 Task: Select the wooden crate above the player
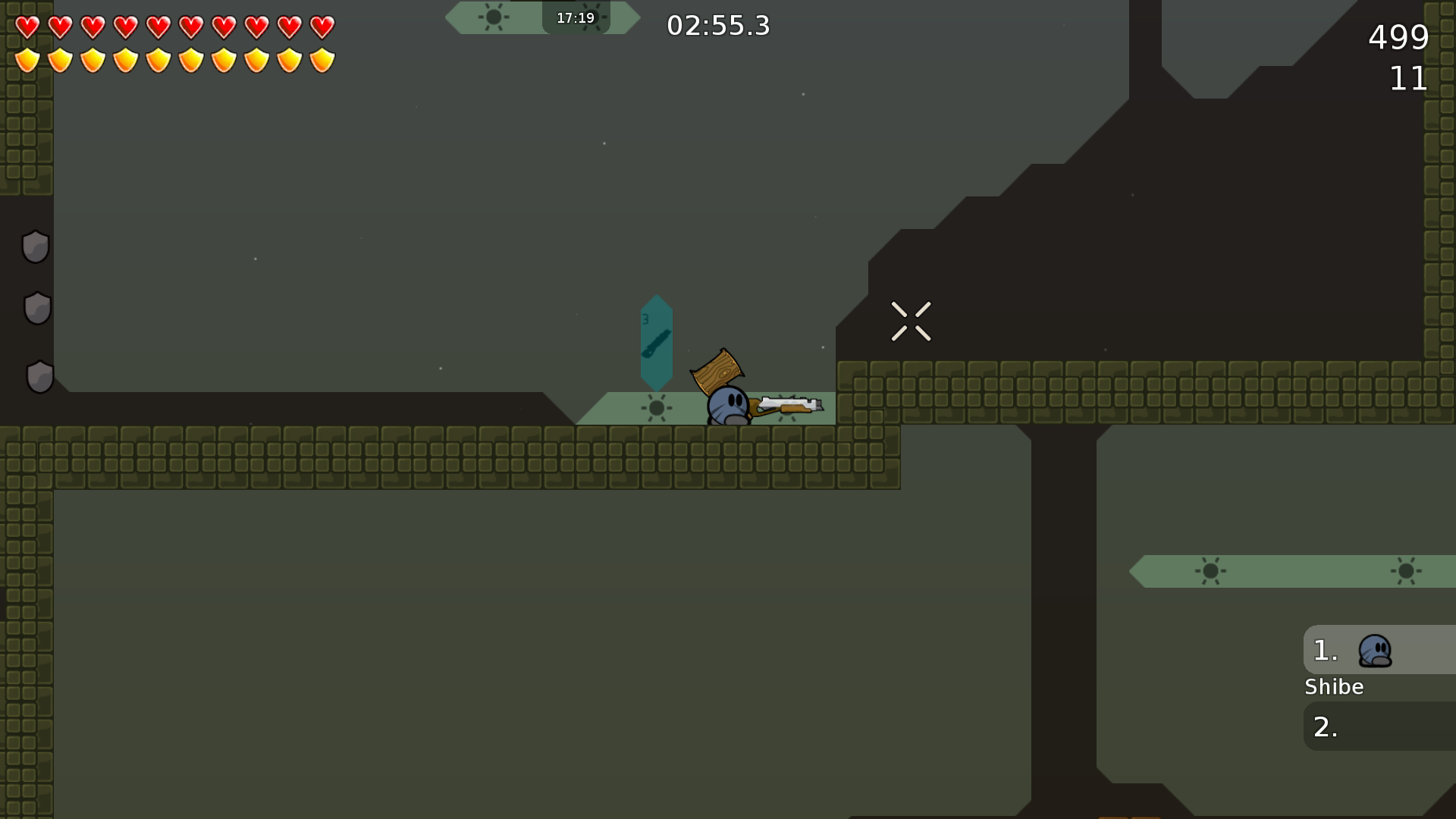719,373
